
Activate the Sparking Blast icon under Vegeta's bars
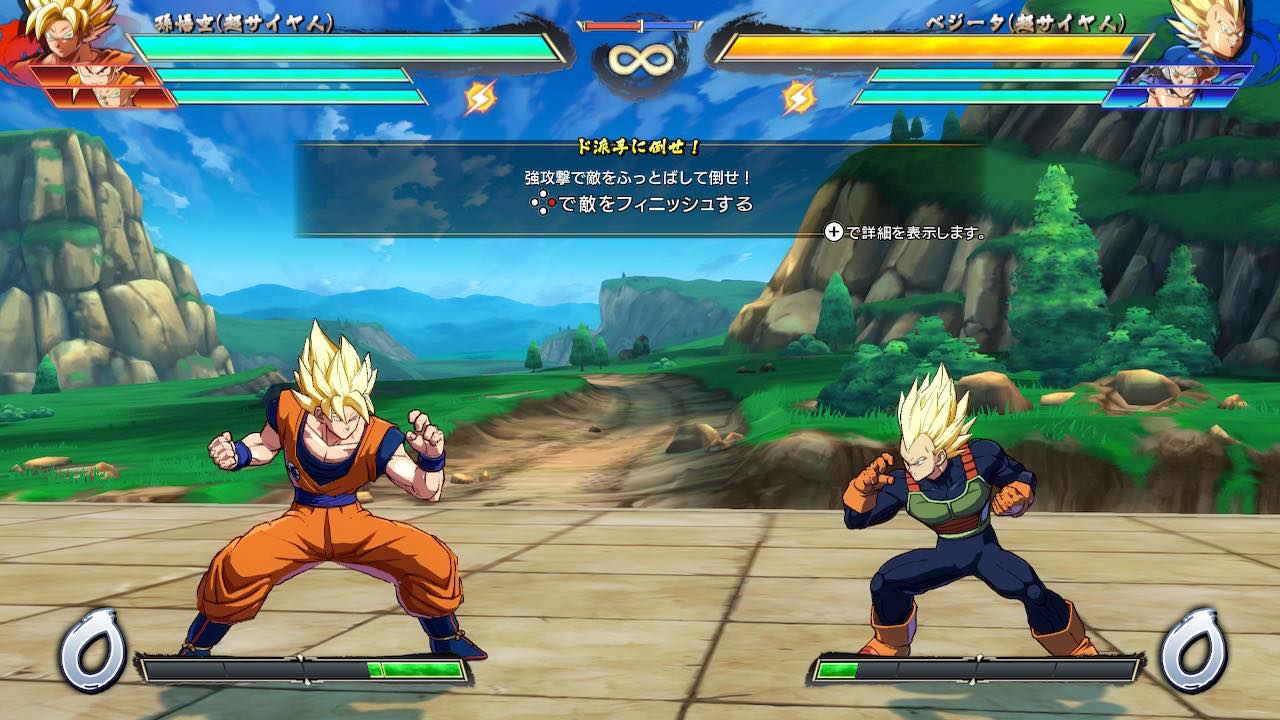(x=798, y=97)
